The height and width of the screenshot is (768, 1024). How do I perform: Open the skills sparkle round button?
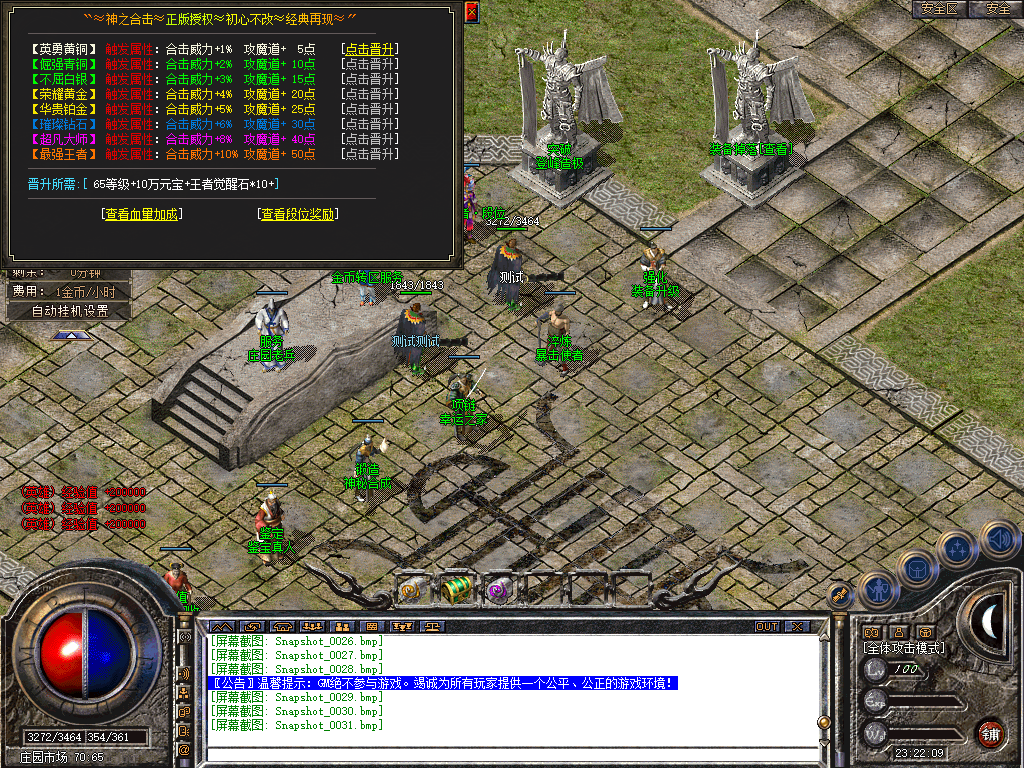pyautogui.click(x=957, y=549)
